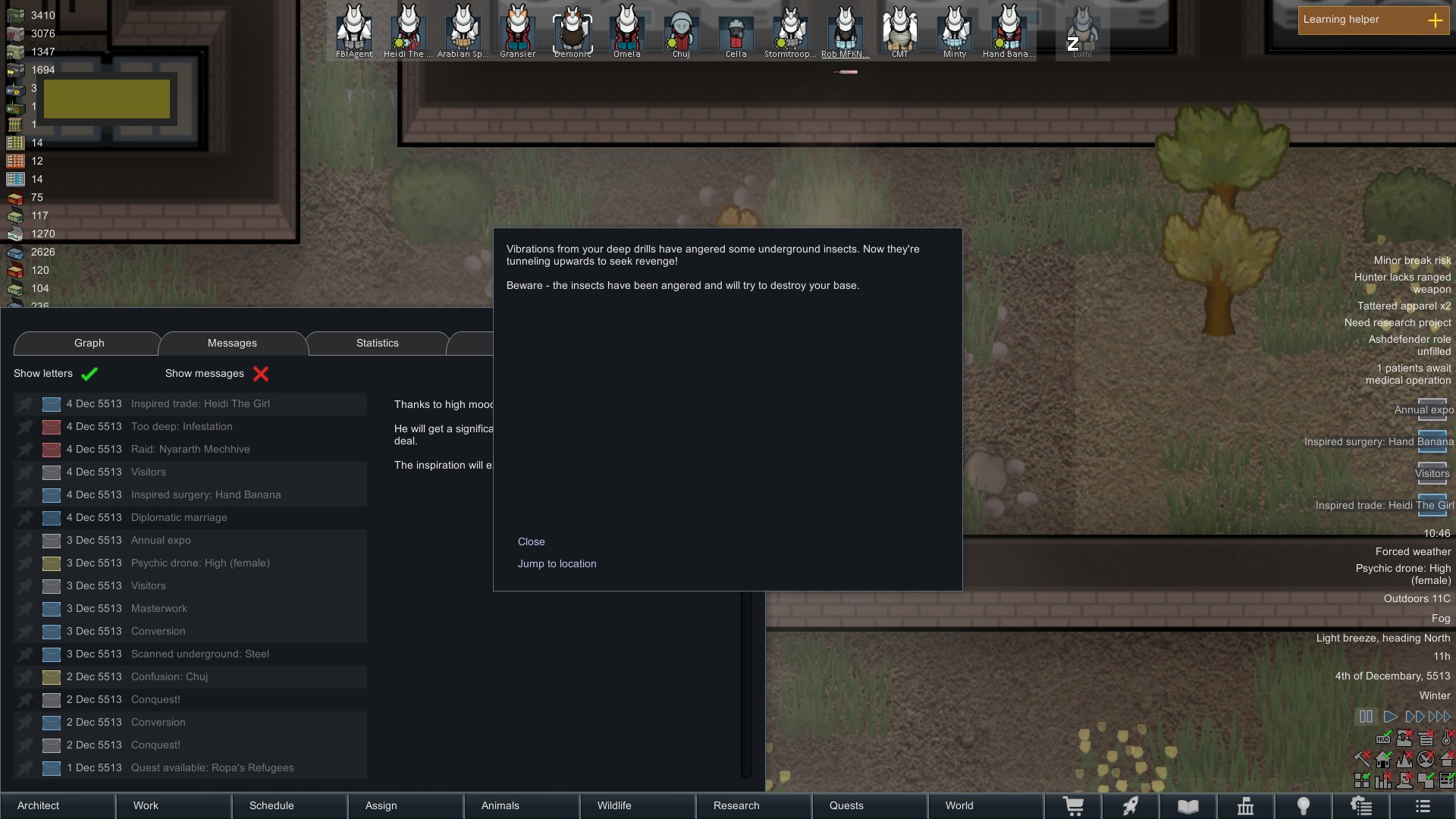Open the Statistics tab
Screen dimensions: 1456x819
[x=377, y=344]
